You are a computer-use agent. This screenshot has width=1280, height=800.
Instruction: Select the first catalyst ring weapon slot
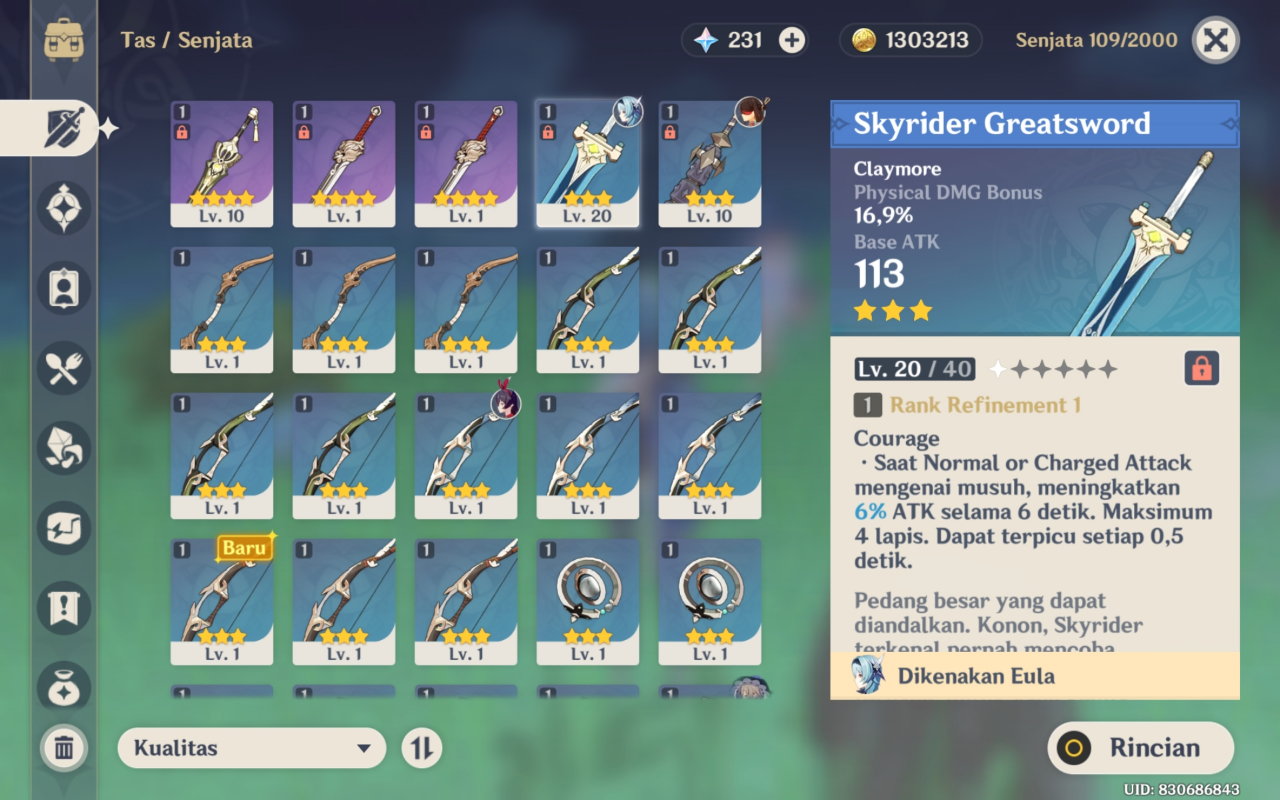(588, 601)
